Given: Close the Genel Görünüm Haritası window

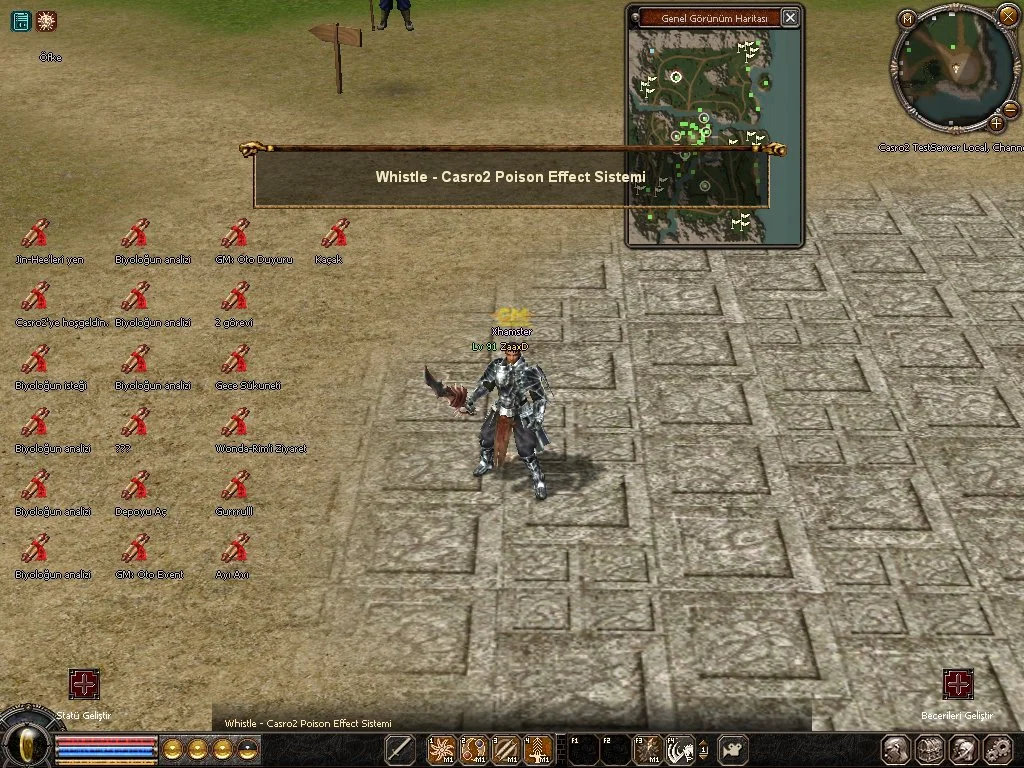Looking at the screenshot, I should (x=790, y=17).
